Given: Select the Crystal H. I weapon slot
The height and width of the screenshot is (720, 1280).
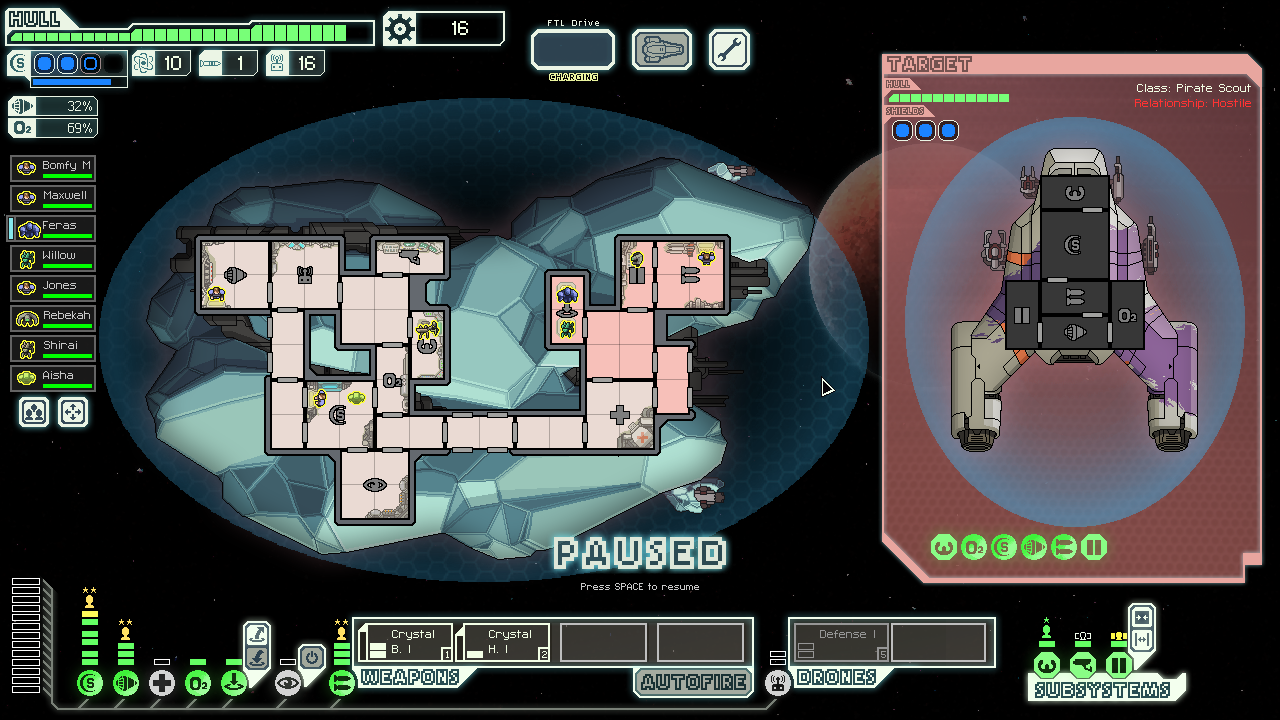Looking at the screenshot, I should coord(503,642).
